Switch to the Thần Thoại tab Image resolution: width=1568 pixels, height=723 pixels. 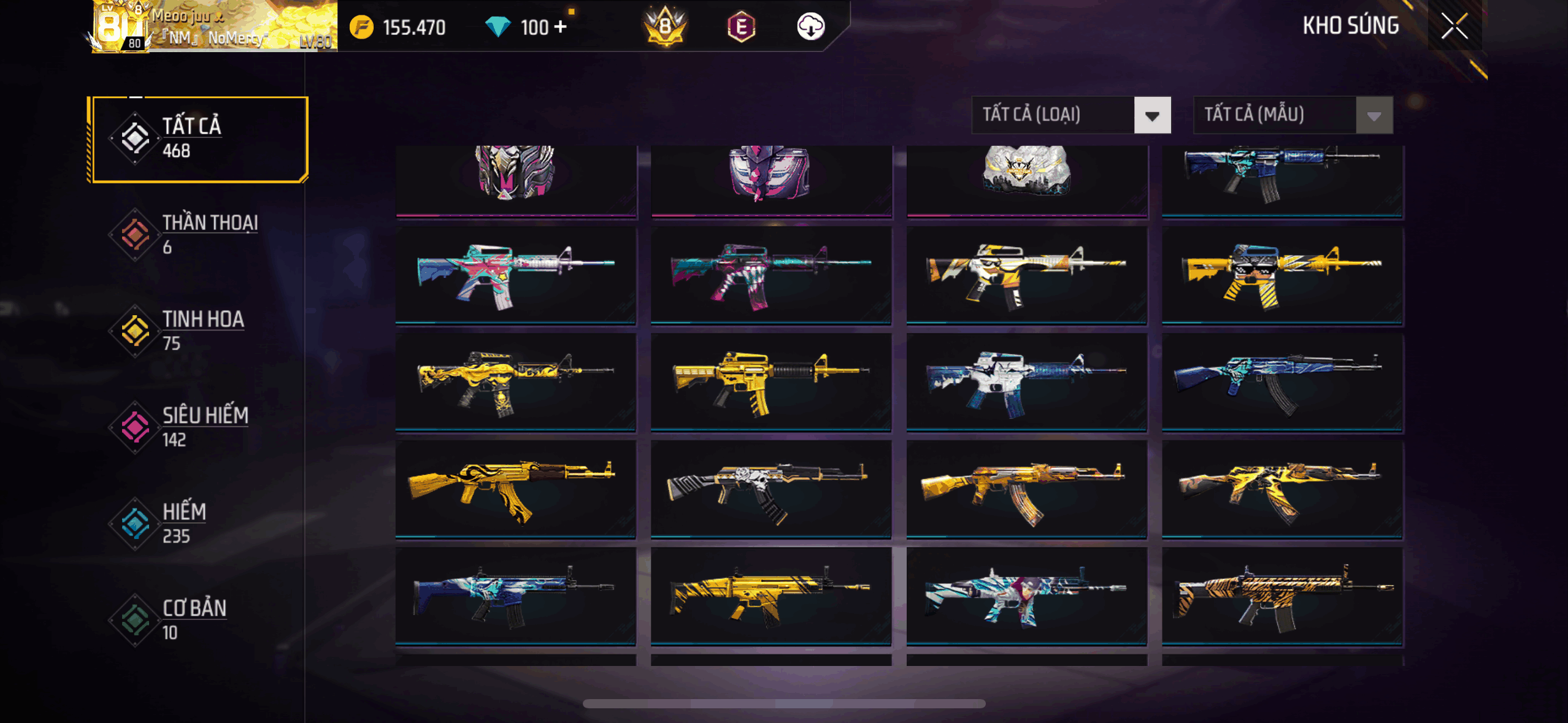click(198, 234)
